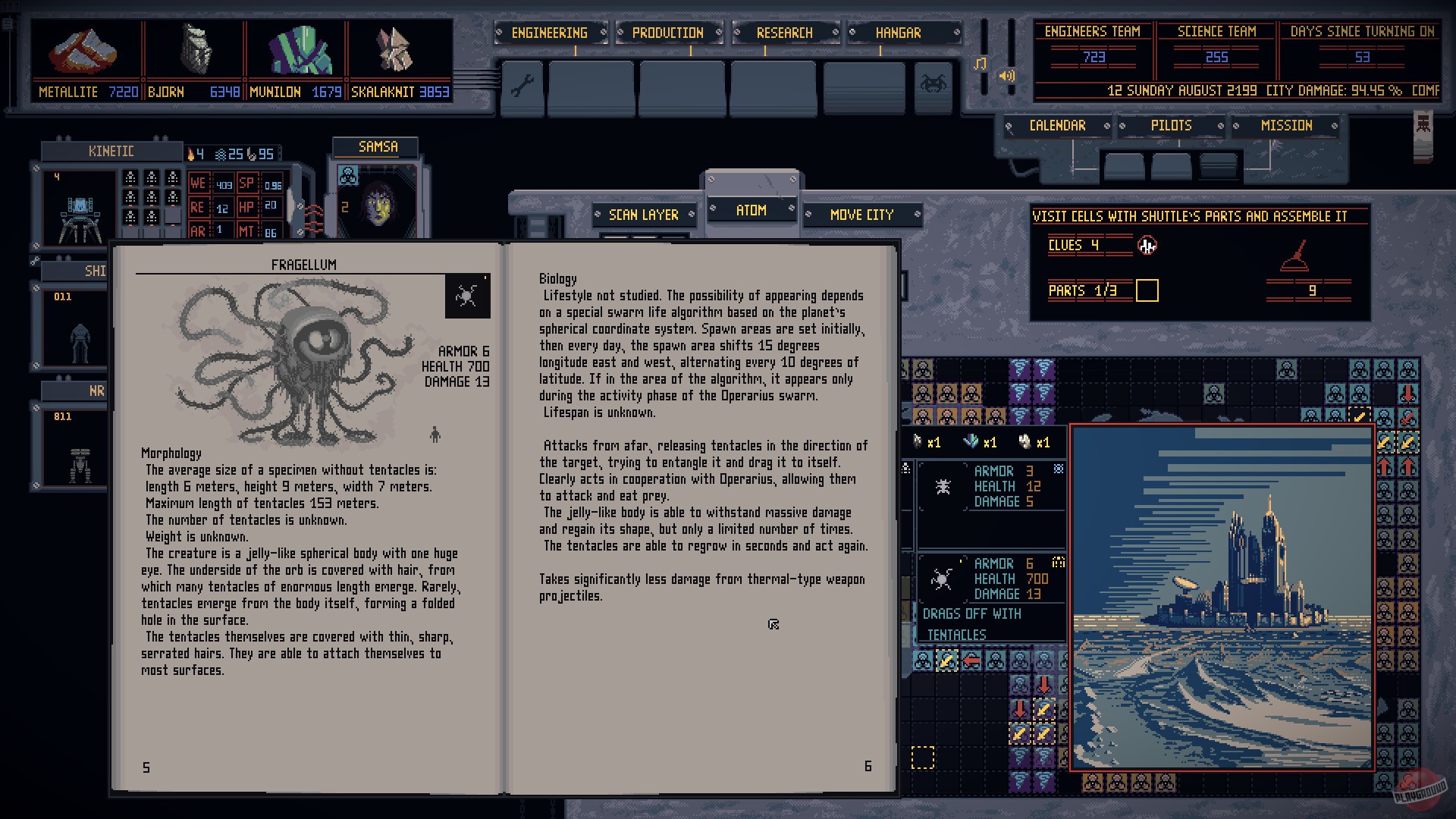
Task: Click the city artwork thumbnail
Action: tap(1222, 595)
